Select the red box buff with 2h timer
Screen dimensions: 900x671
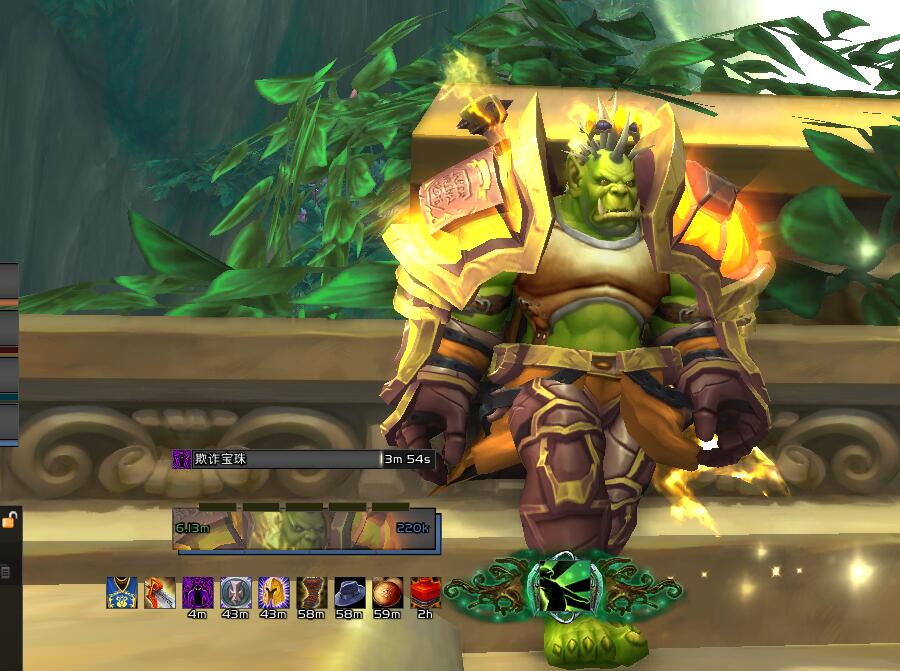425,593
